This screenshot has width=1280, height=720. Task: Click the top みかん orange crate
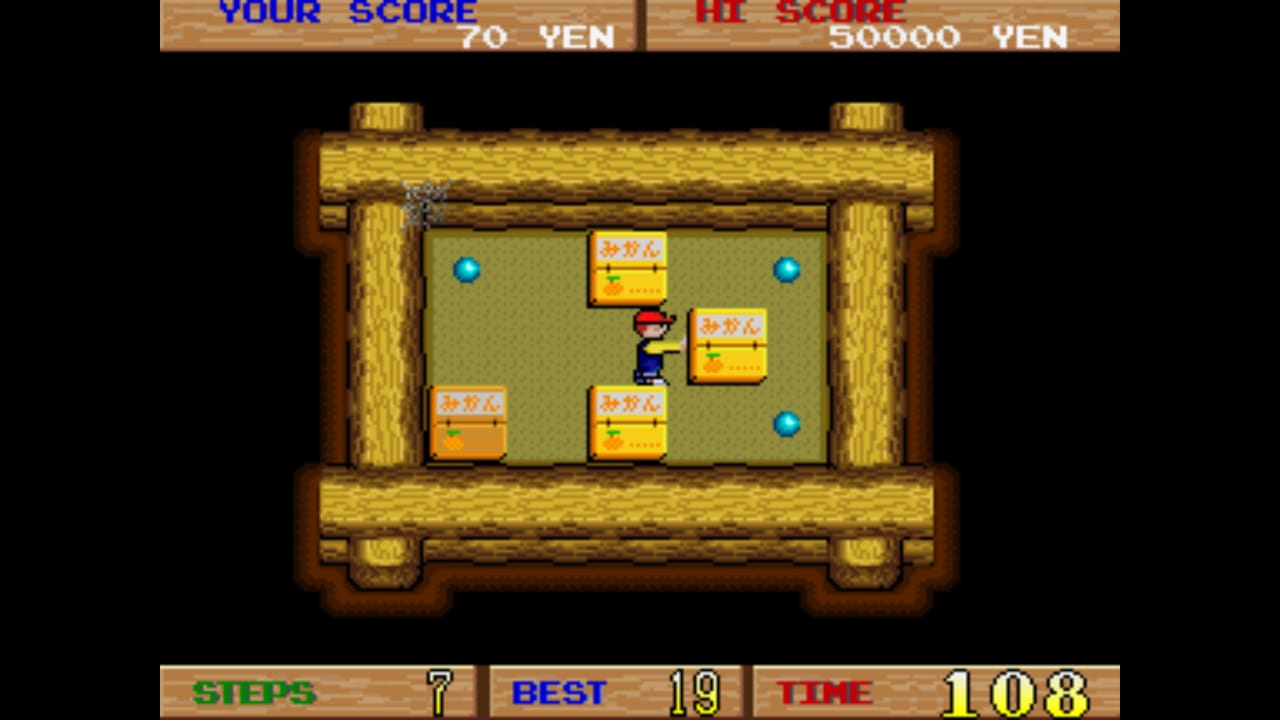(x=628, y=265)
